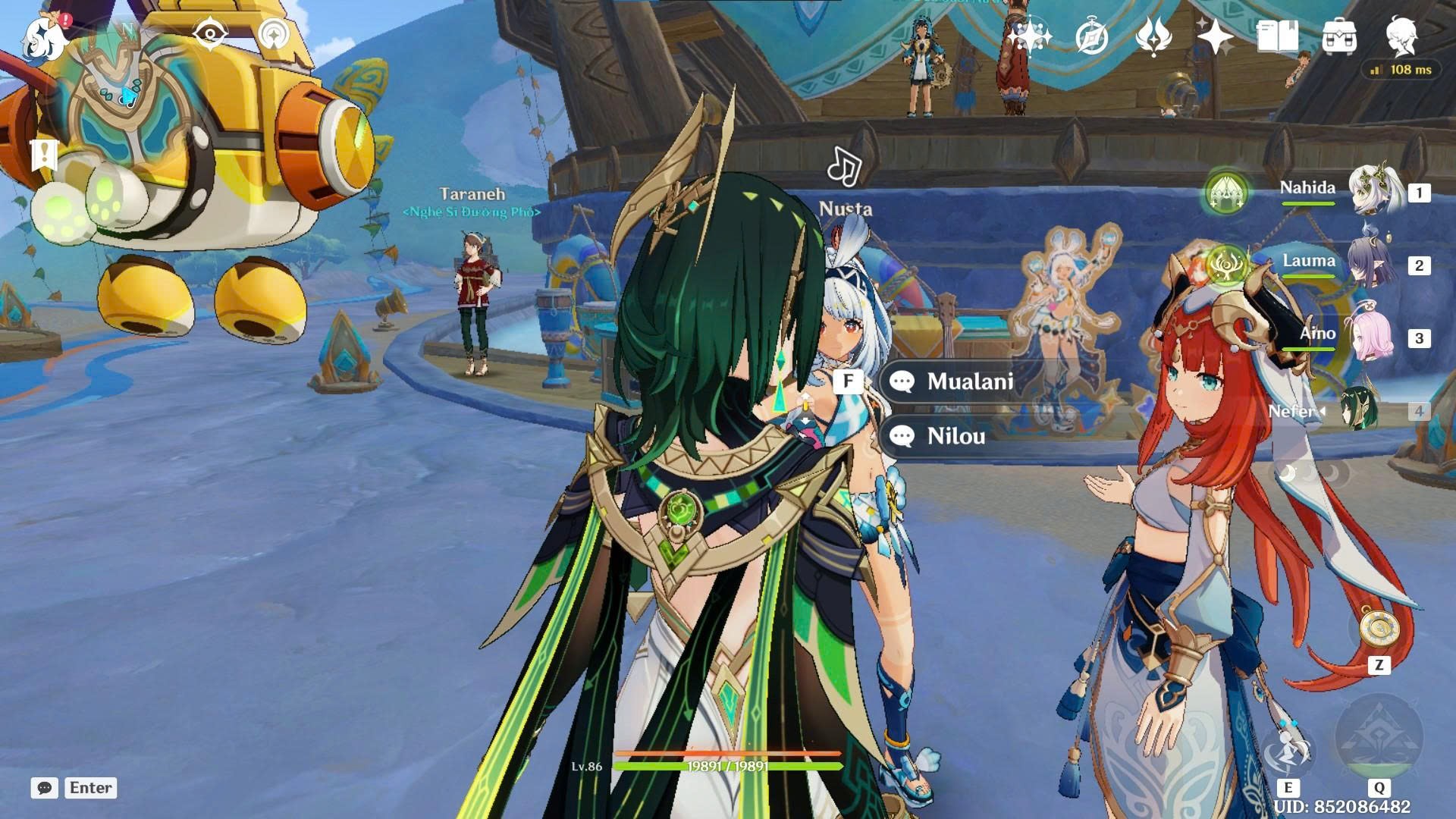
Task: Click the quest marker flag icon
Action: (44, 155)
